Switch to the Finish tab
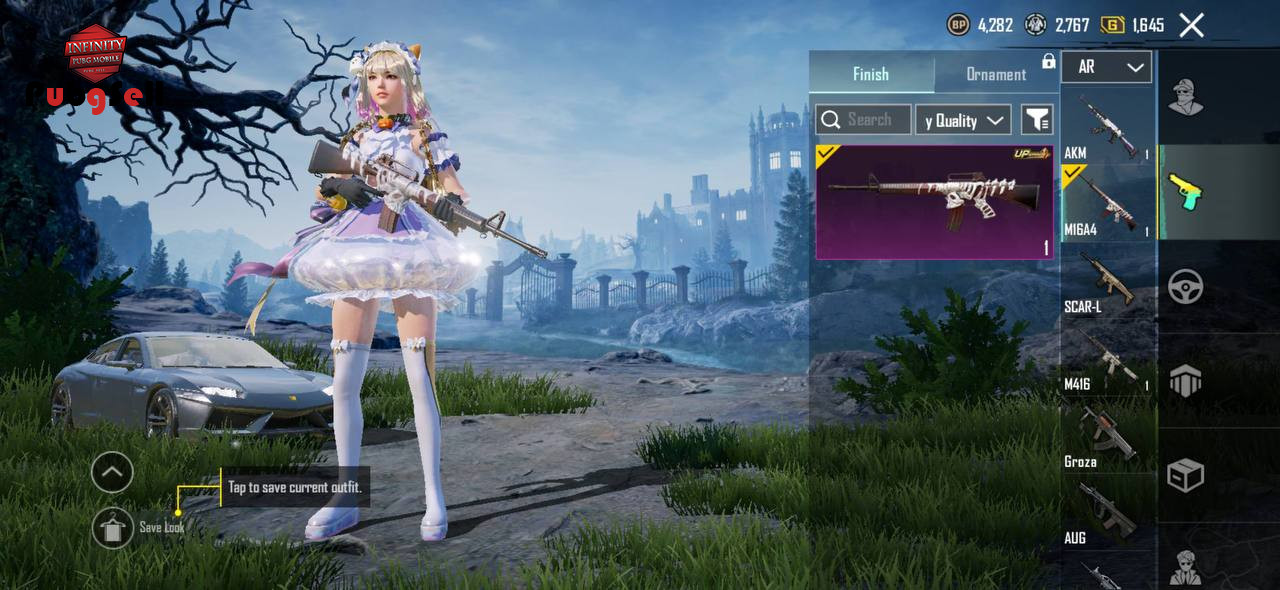Image resolution: width=1280 pixels, height=590 pixels. 871,74
